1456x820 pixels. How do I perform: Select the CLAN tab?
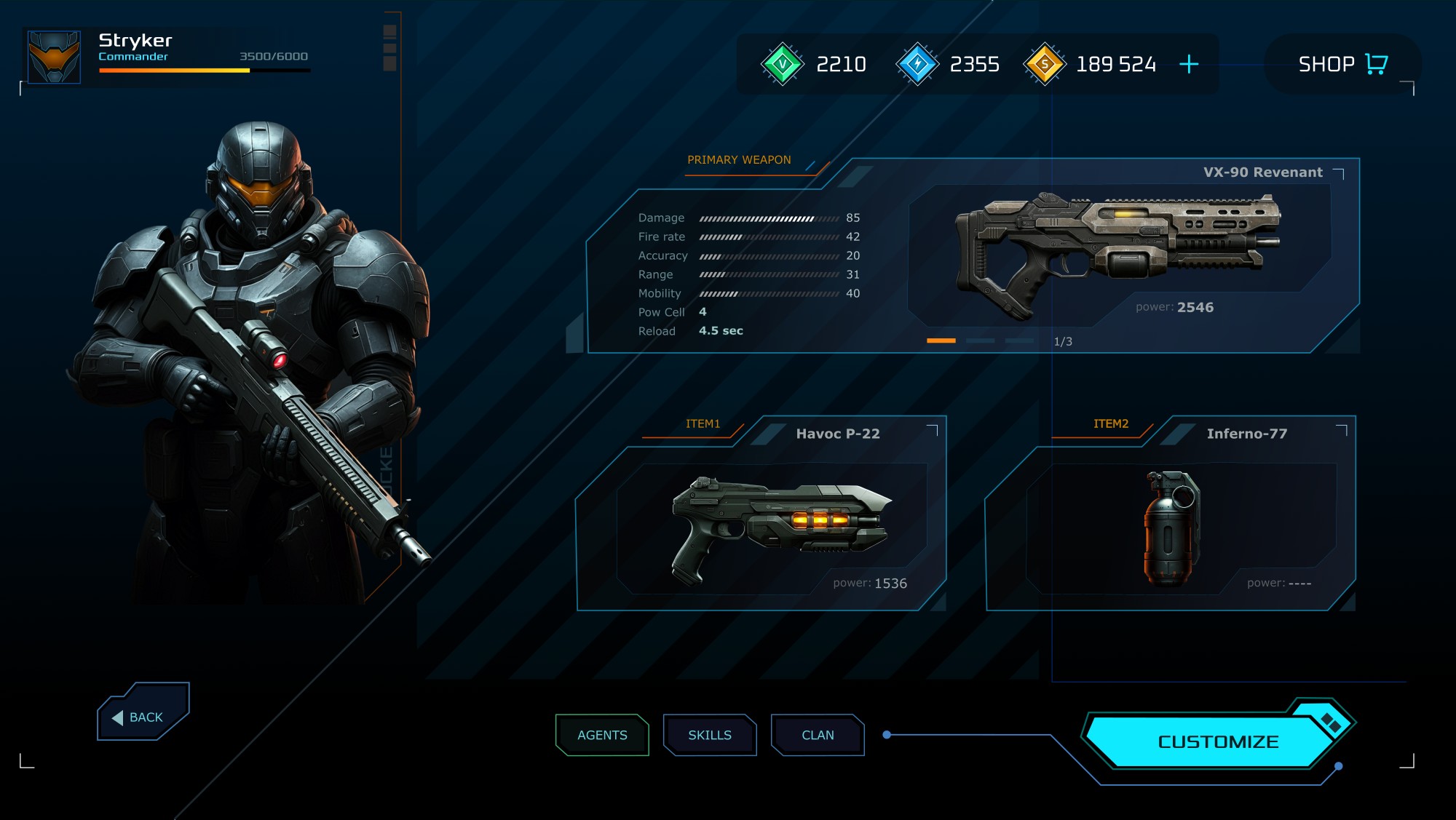tap(818, 735)
